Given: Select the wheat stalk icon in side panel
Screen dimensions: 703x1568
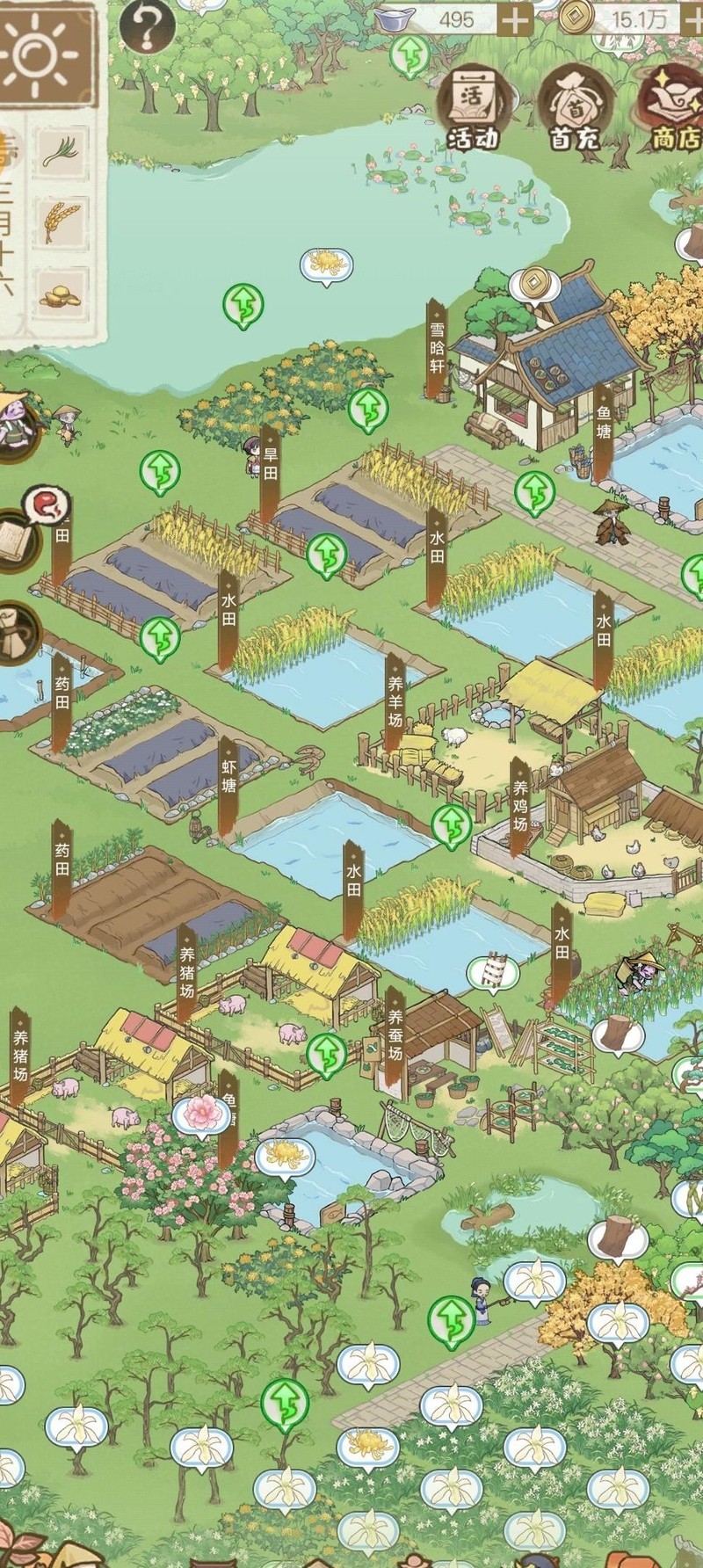Looking at the screenshot, I should click(62, 220).
